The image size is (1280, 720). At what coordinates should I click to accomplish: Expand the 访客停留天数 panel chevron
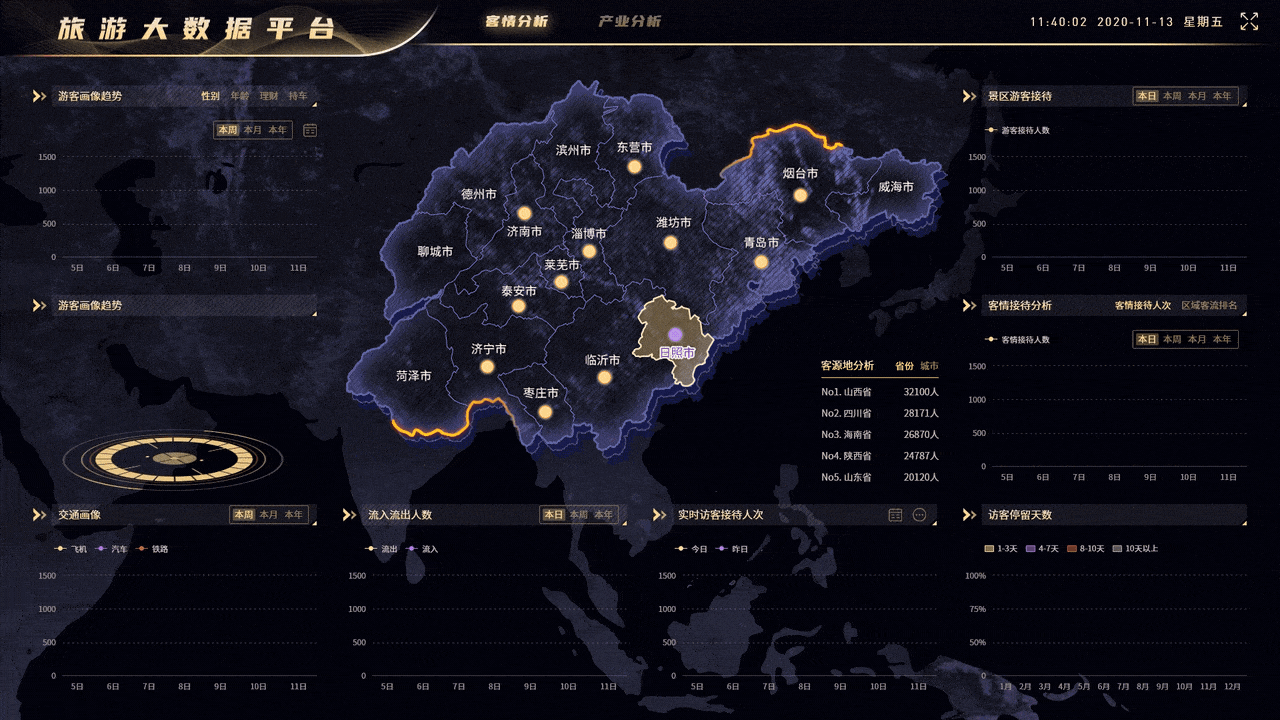(x=968, y=515)
